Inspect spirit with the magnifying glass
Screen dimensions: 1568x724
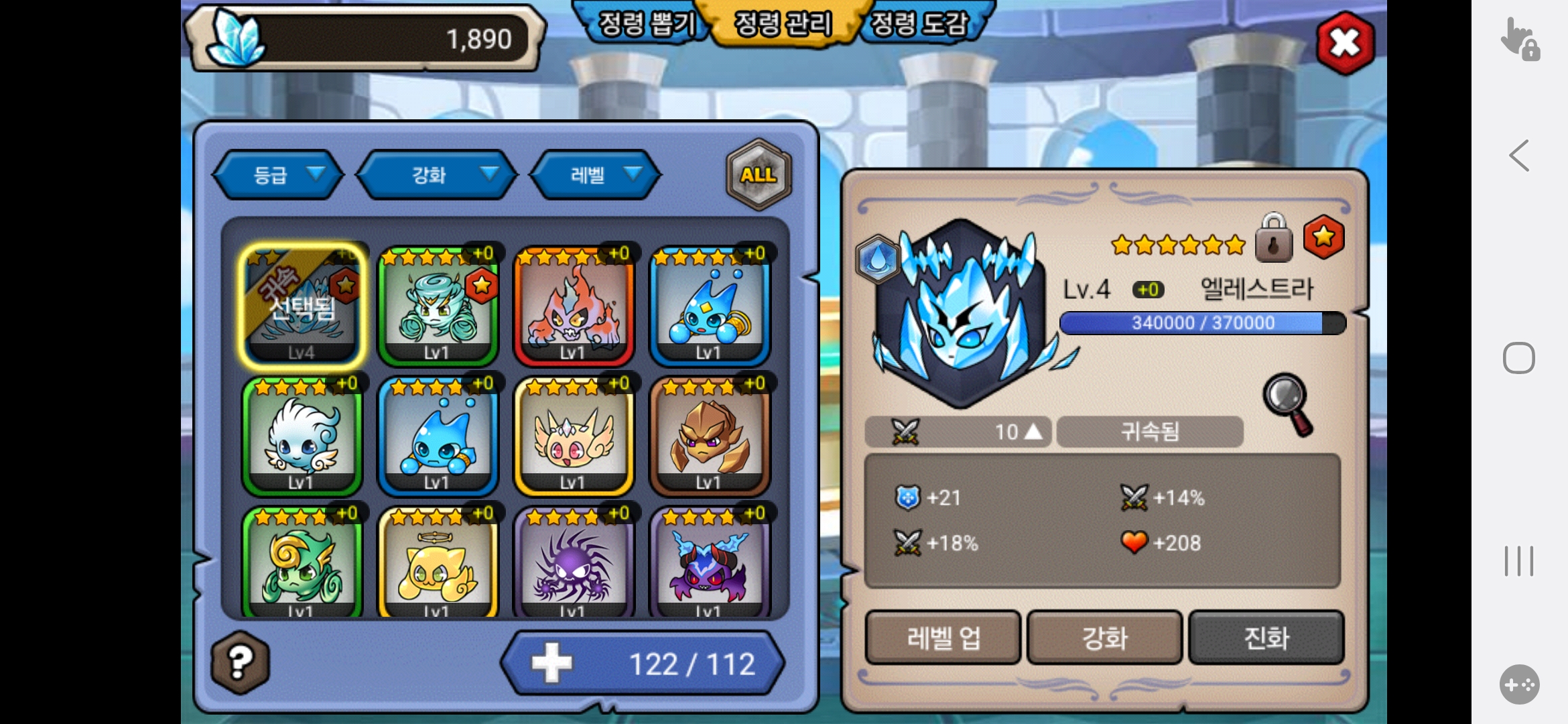1288,404
